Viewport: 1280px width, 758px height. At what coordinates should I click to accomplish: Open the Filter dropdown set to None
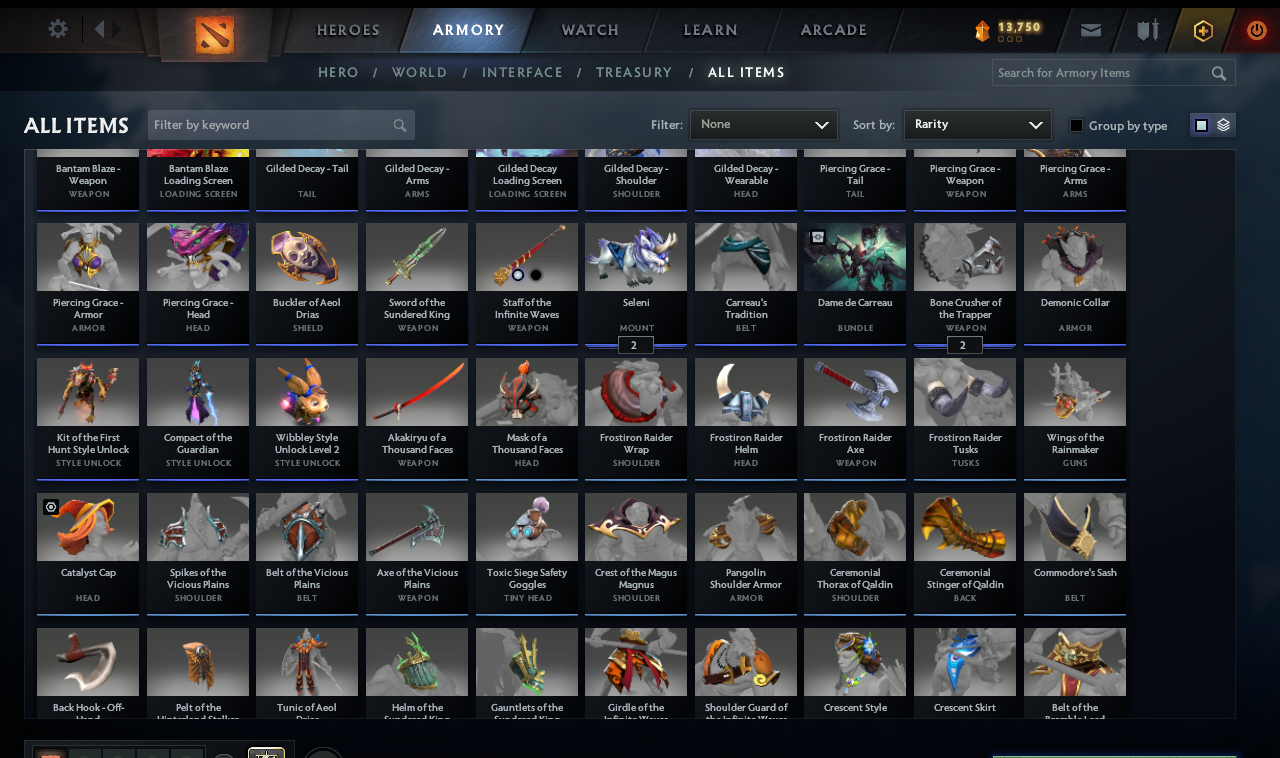tap(764, 124)
